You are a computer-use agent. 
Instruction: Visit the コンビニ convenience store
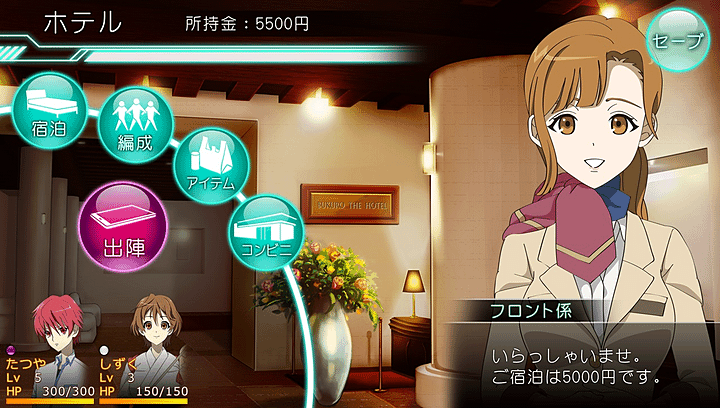tap(264, 228)
